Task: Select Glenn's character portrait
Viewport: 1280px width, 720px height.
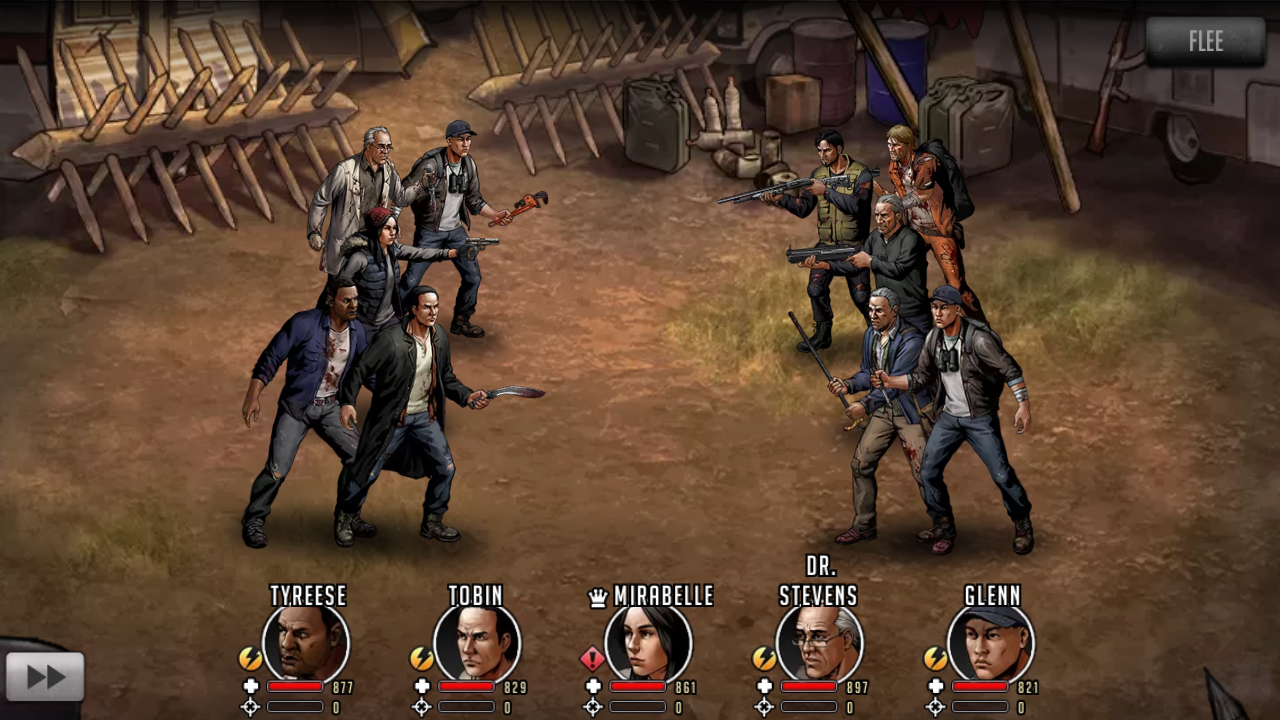Action: click(991, 643)
